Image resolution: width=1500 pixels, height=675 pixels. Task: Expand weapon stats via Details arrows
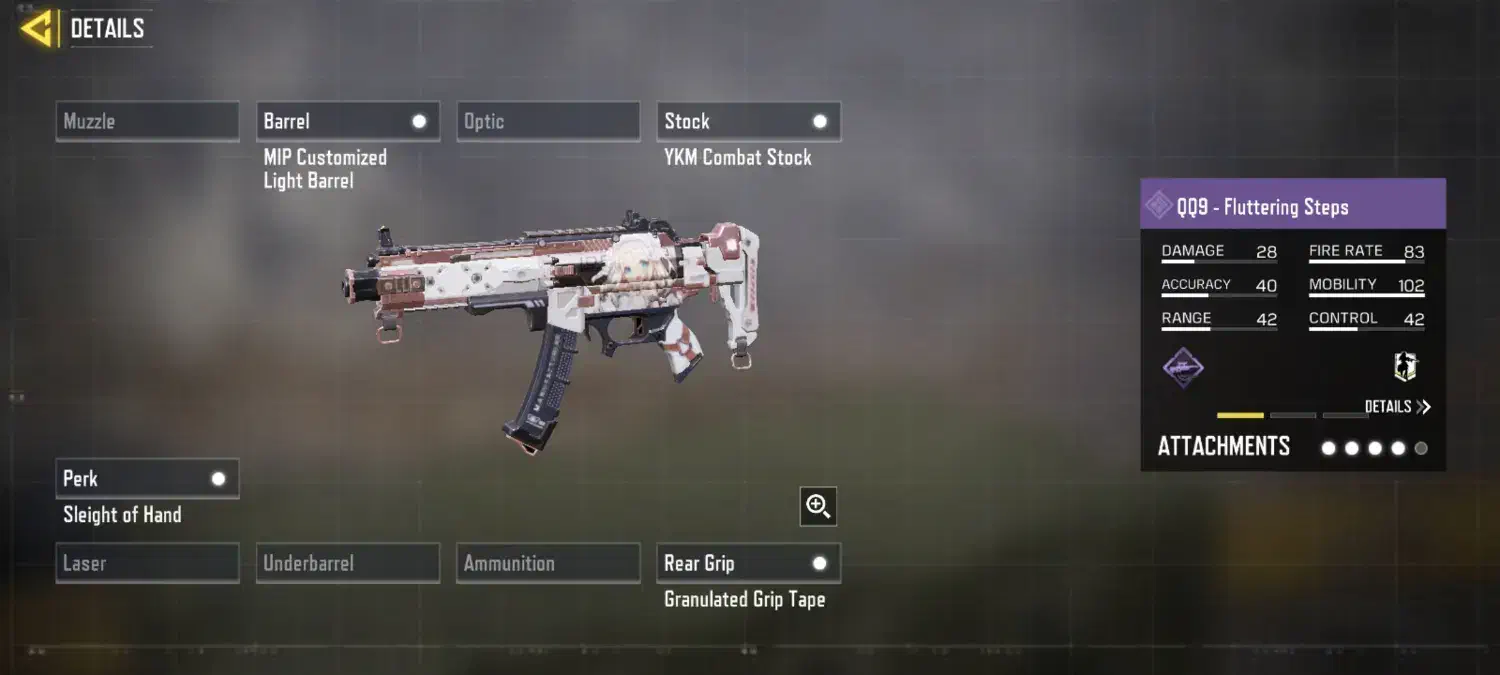click(1397, 407)
